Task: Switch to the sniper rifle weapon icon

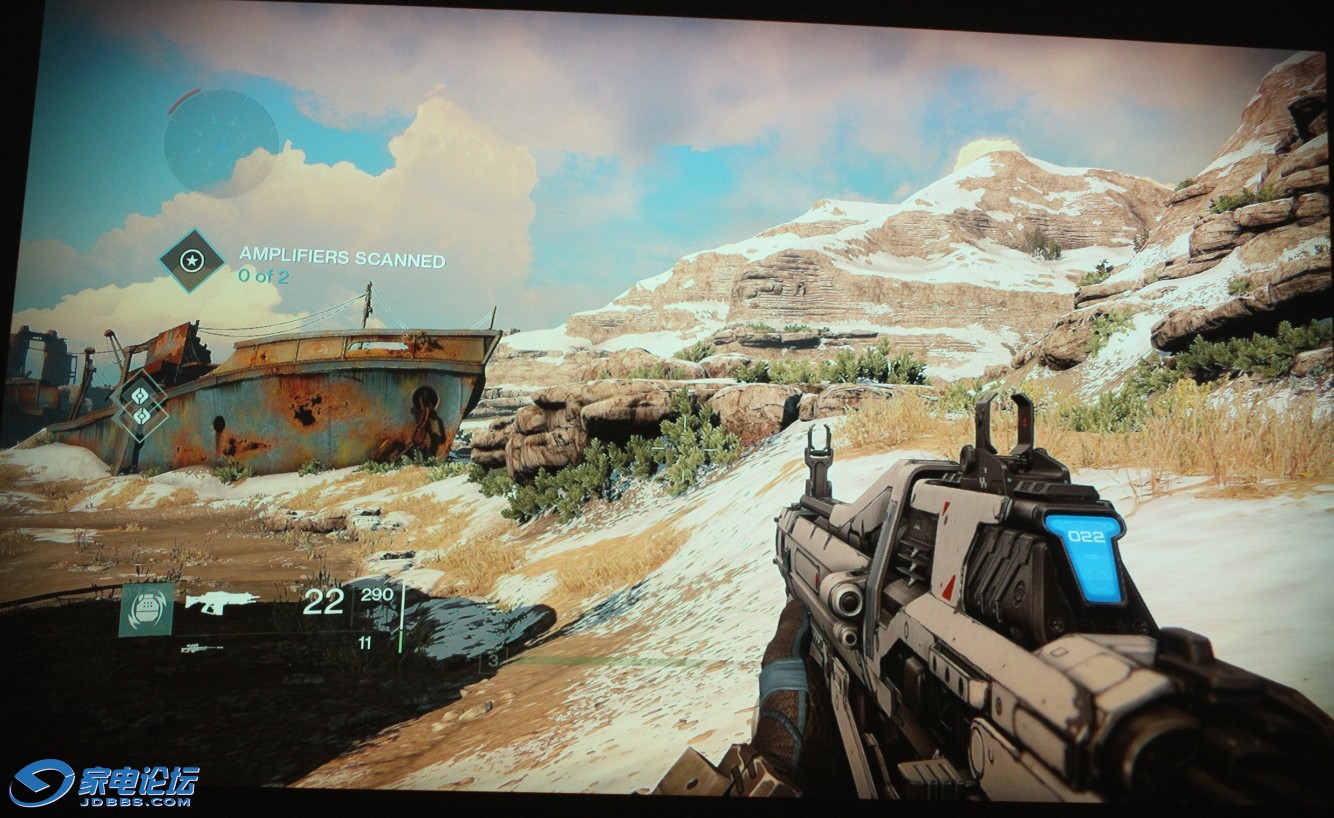Action: click(201, 648)
